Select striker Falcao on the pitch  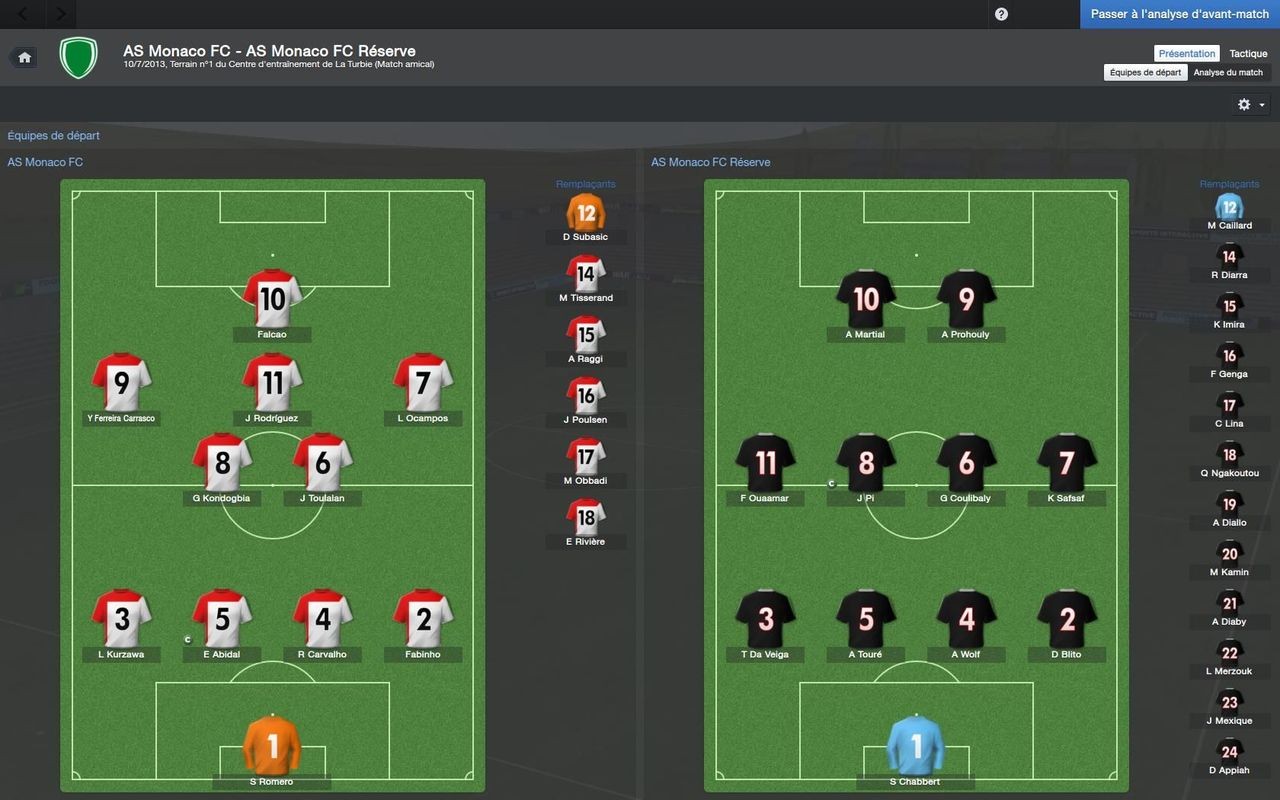coord(272,299)
